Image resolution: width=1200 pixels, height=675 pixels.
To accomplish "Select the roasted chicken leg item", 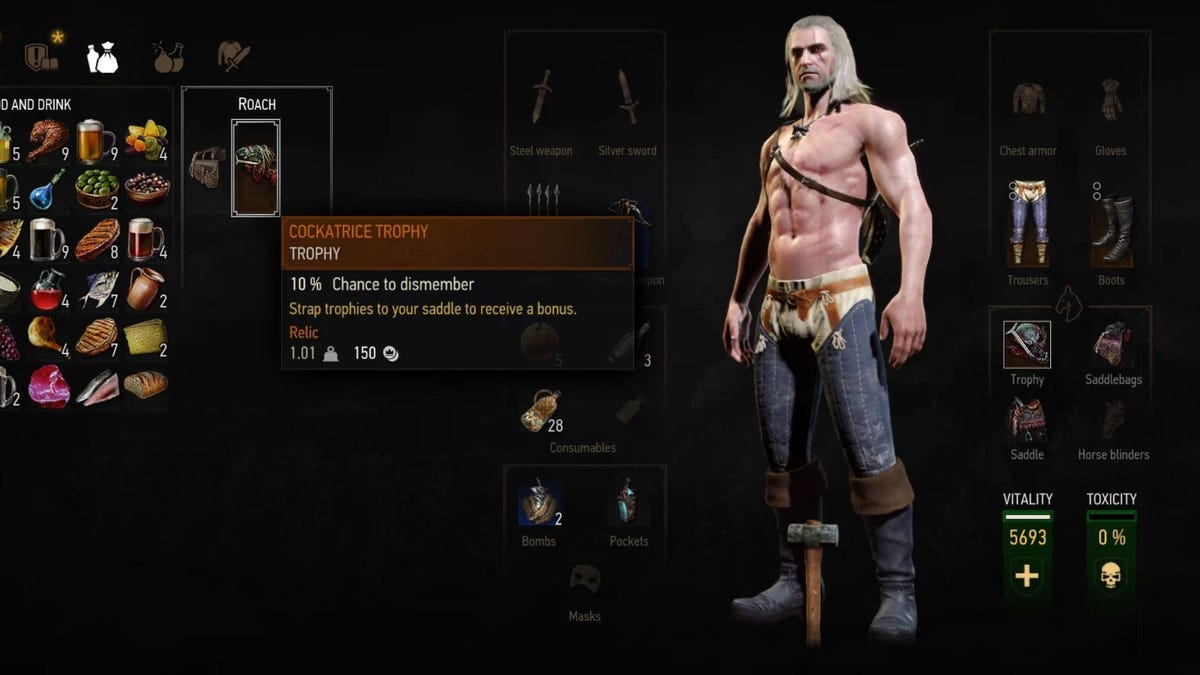I will [47, 140].
